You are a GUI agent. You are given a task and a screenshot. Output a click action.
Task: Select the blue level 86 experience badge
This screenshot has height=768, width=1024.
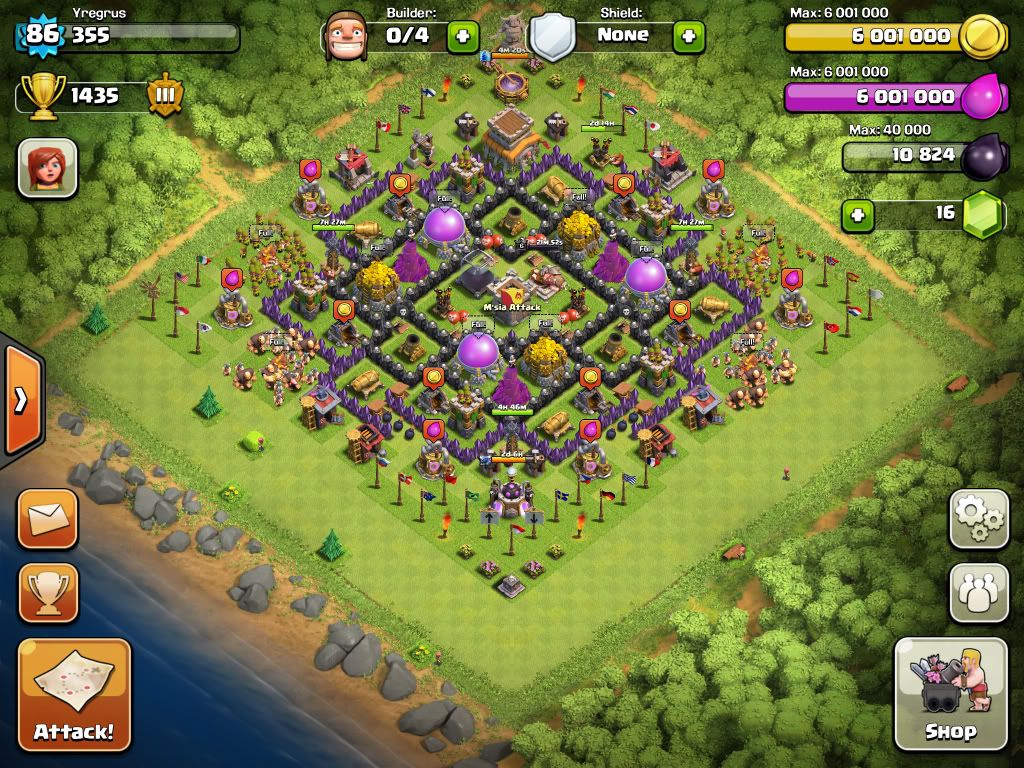tap(42, 36)
